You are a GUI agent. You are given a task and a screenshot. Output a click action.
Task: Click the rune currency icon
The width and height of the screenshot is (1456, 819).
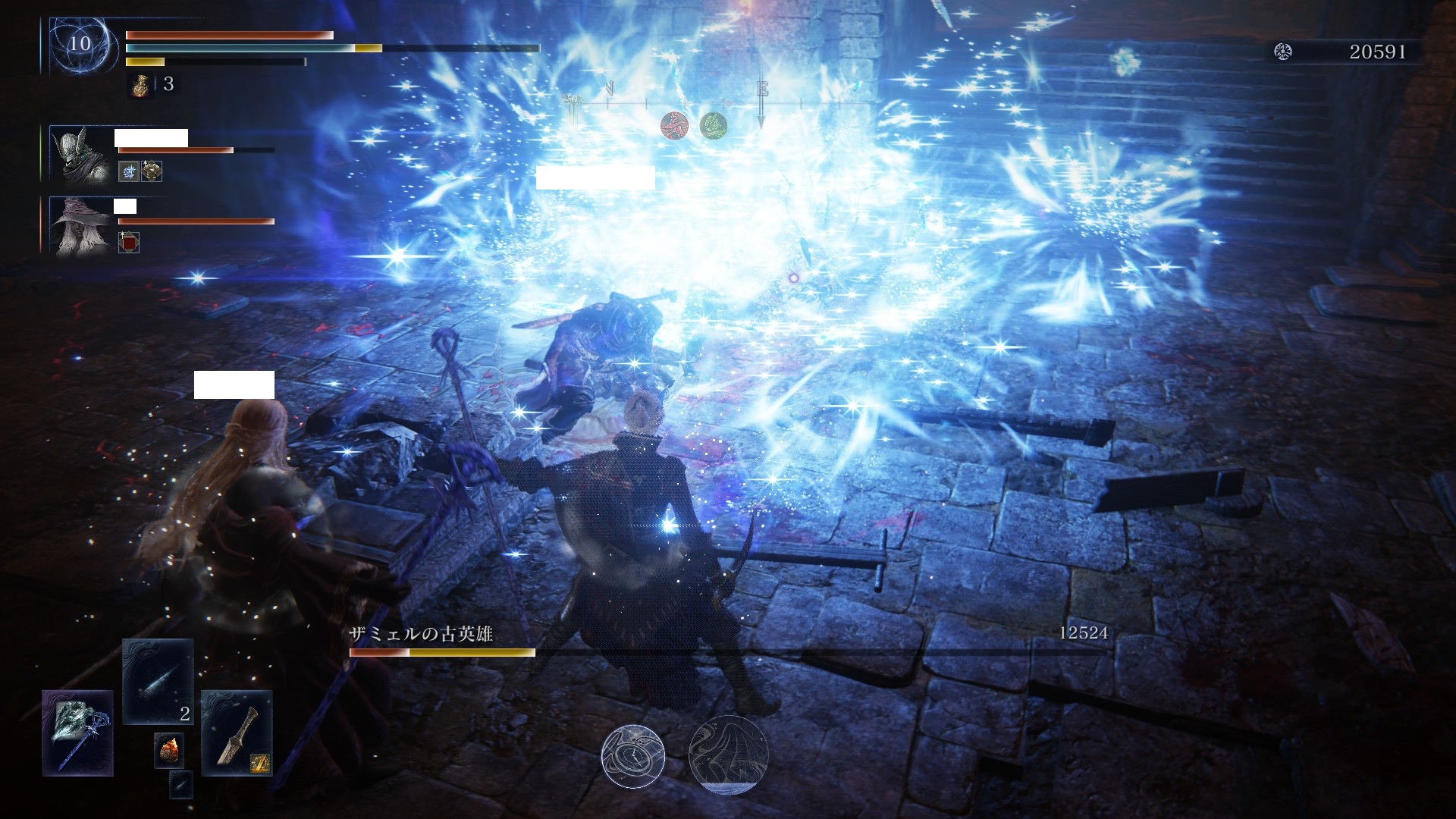tap(1283, 52)
